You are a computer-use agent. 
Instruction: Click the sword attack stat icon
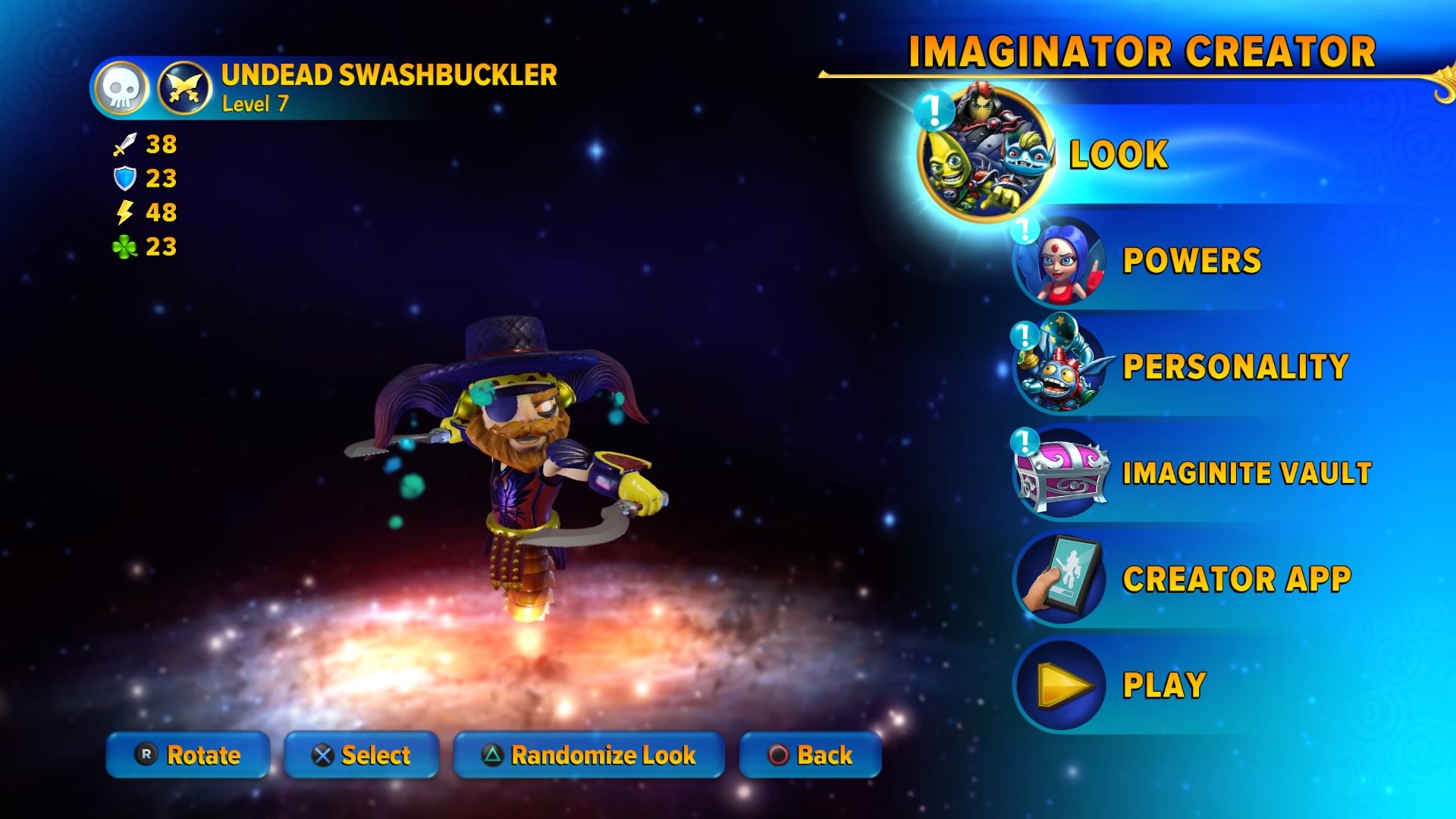click(127, 144)
